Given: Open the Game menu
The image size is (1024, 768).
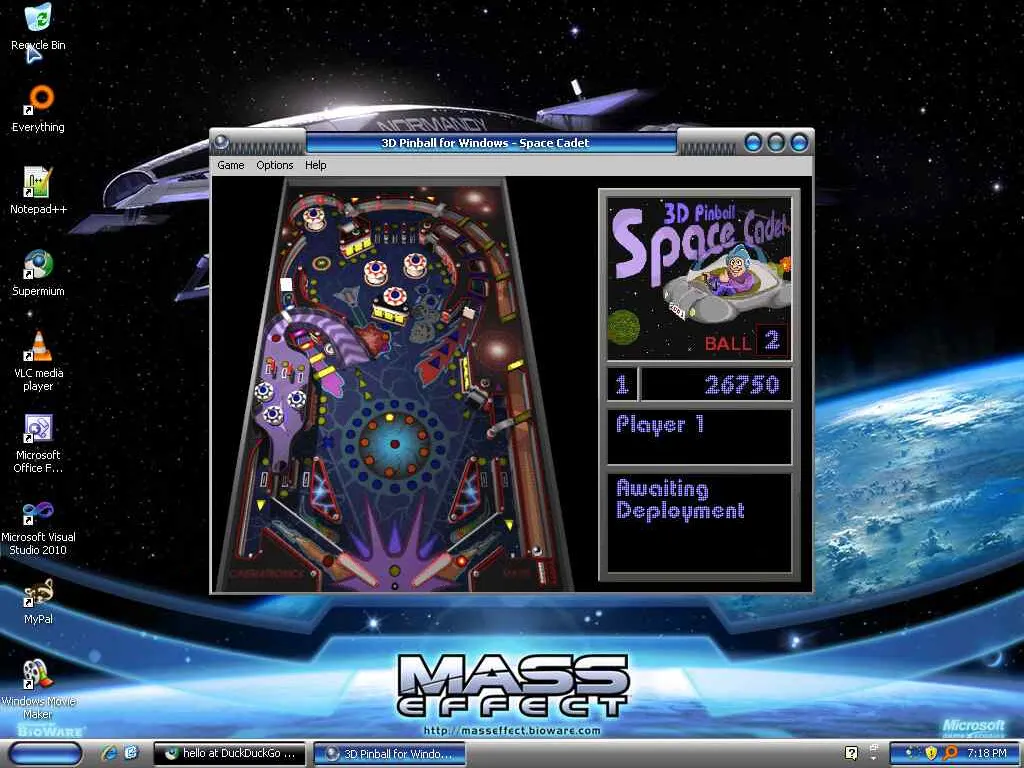Looking at the screenshot, I should tap(230, 165).
